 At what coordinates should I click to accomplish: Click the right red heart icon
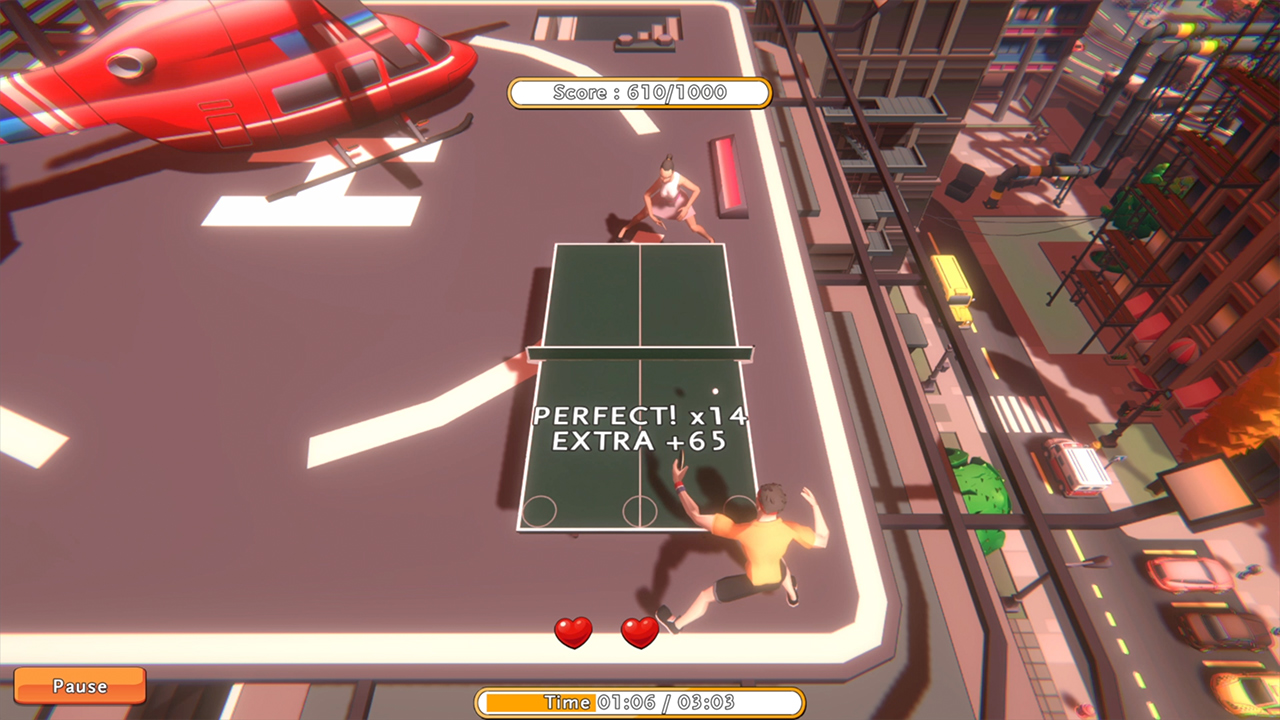tap(638, 633)
